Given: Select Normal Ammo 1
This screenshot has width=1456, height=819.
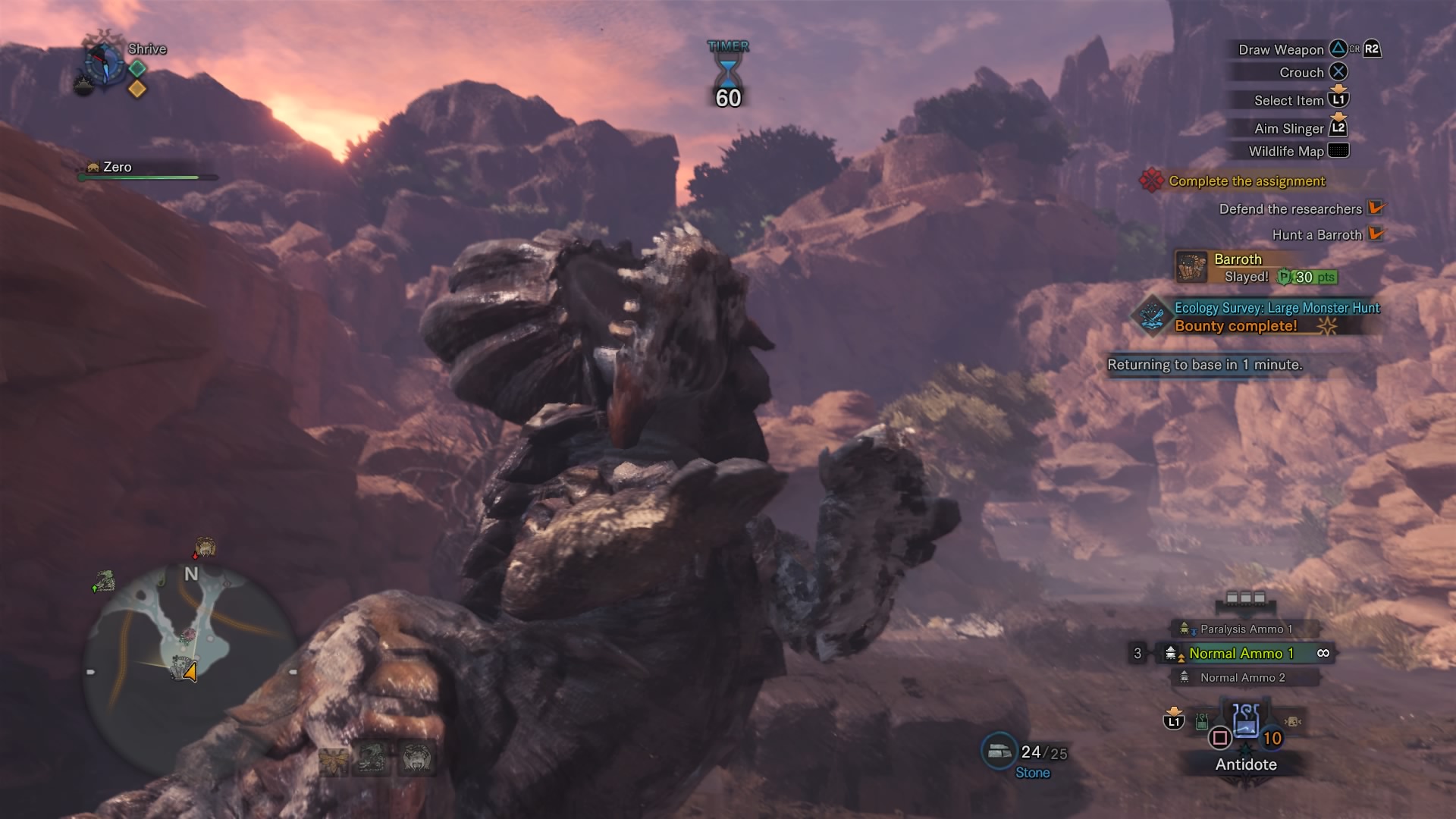Looking at the screenshot, I should (1241, 653).
